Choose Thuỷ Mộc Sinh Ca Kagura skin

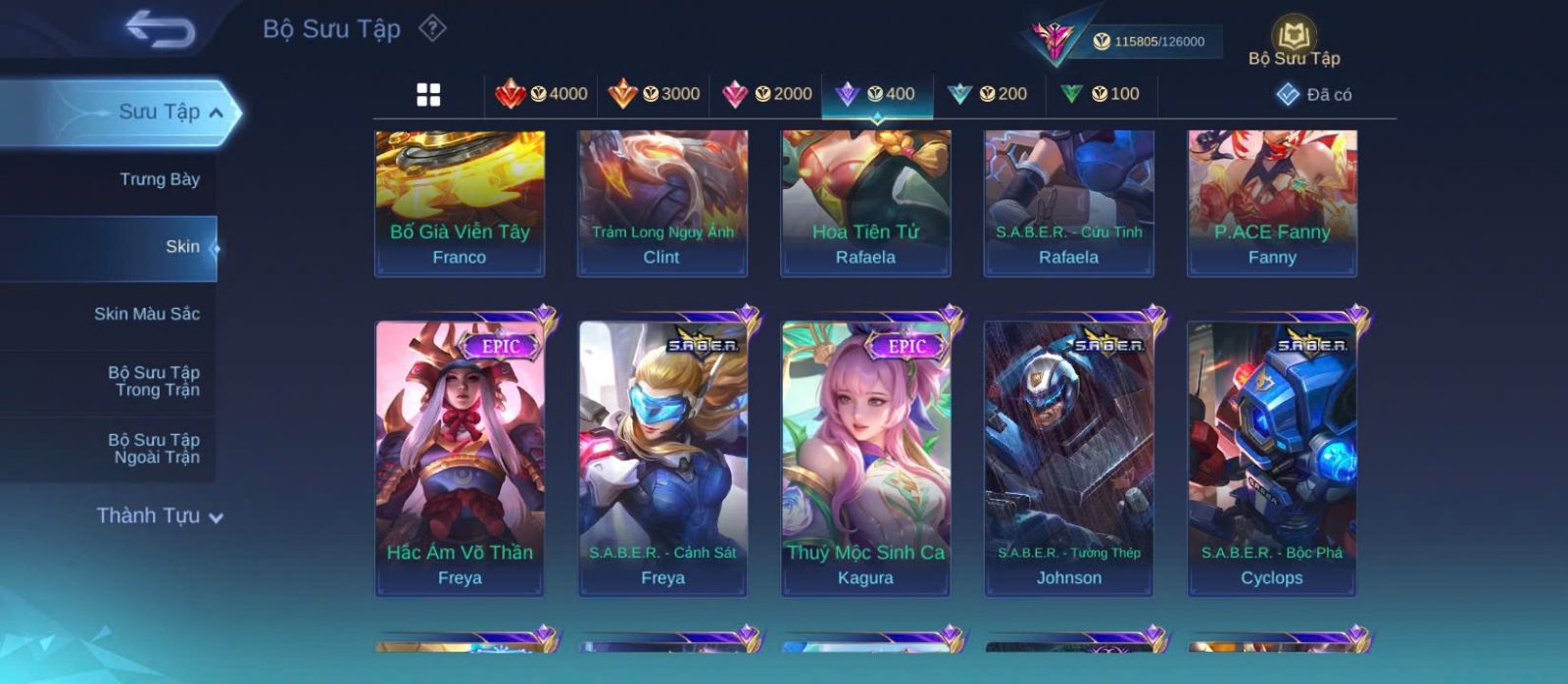(865, 458)
